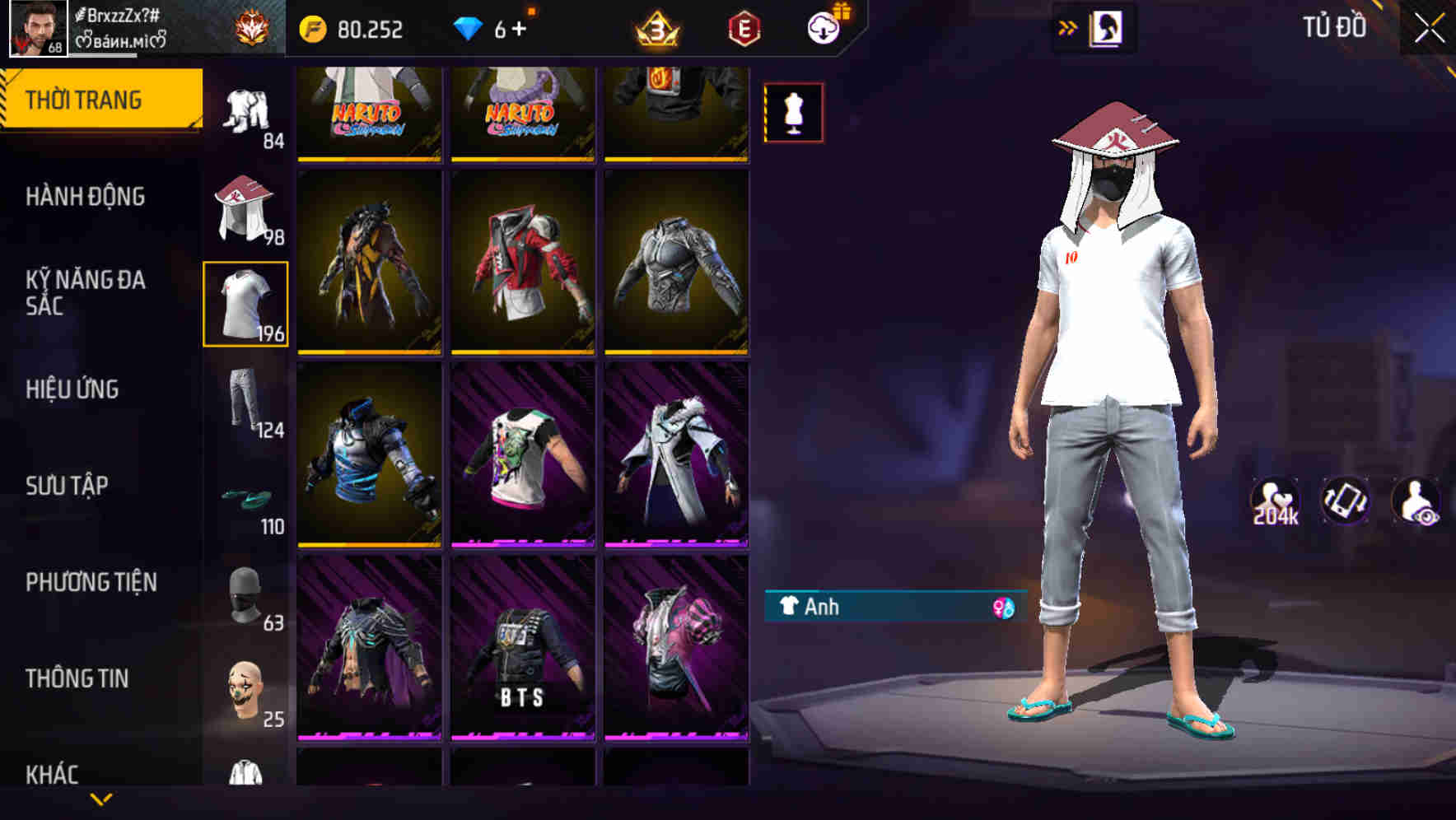Toggle the mannequin display icon
The width and height of the screenshot is (1456, 820).
coord(793,113)
